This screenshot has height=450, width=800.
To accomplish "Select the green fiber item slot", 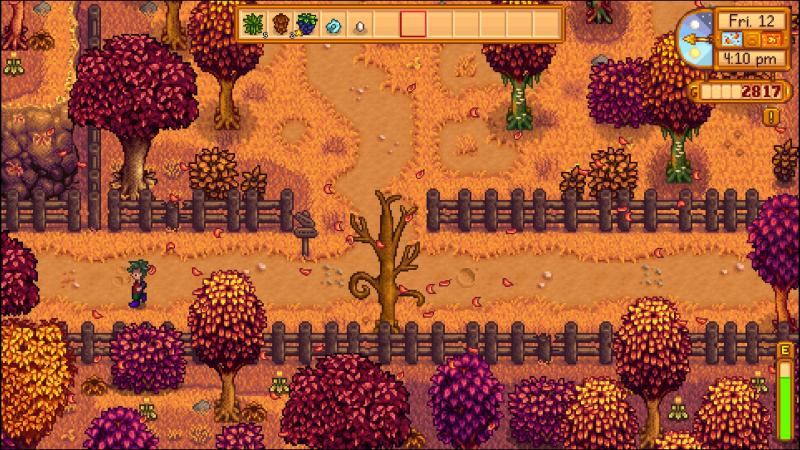I will [254, 24].
